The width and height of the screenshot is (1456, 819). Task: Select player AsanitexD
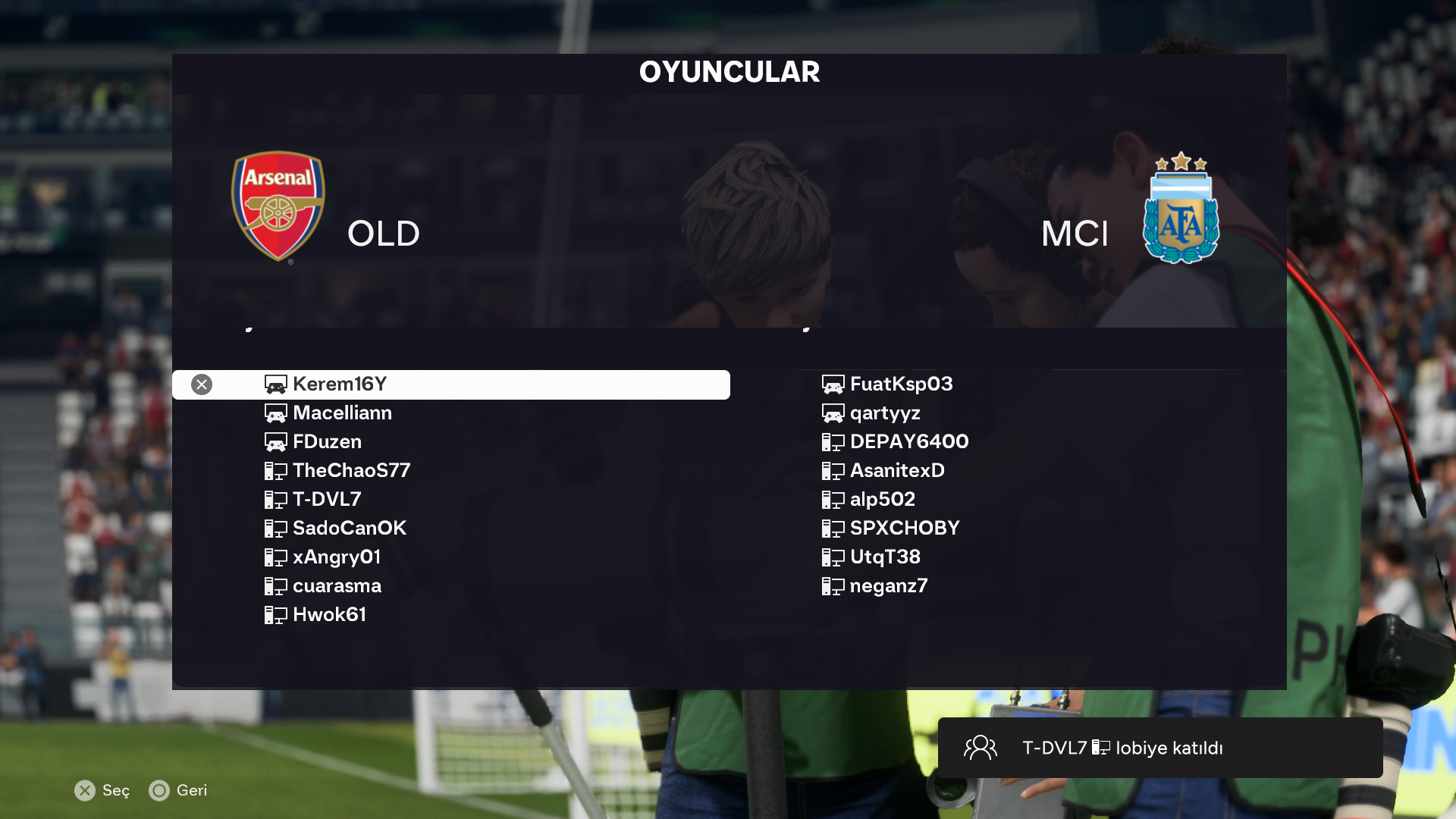pyautogui.click(x=897, y=471)
